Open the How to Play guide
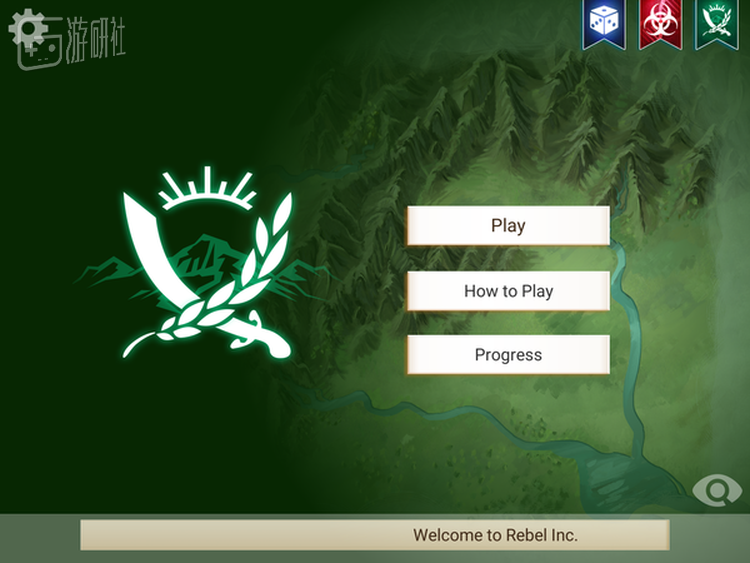750x563 pixels. 508,291
